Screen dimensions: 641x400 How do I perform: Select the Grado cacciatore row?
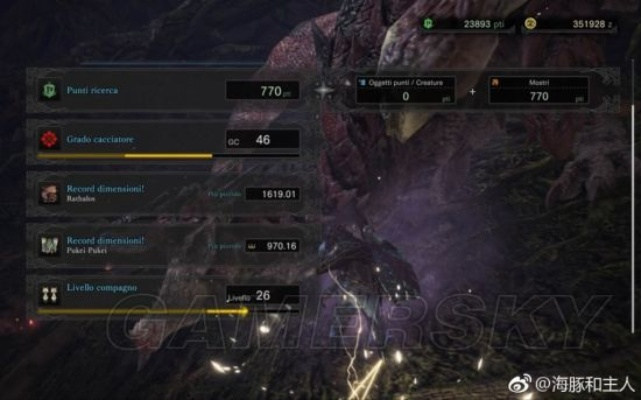coord(168,141)
